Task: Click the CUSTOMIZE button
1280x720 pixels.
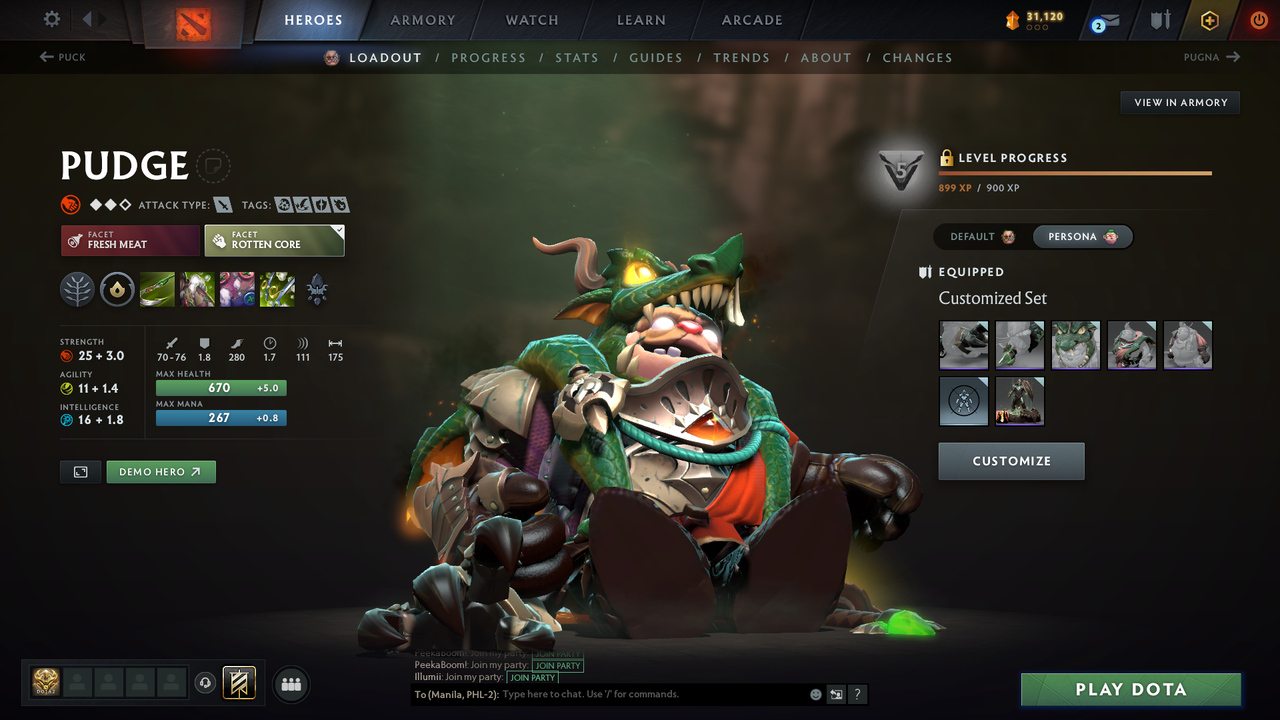Action: point(1011,461)
